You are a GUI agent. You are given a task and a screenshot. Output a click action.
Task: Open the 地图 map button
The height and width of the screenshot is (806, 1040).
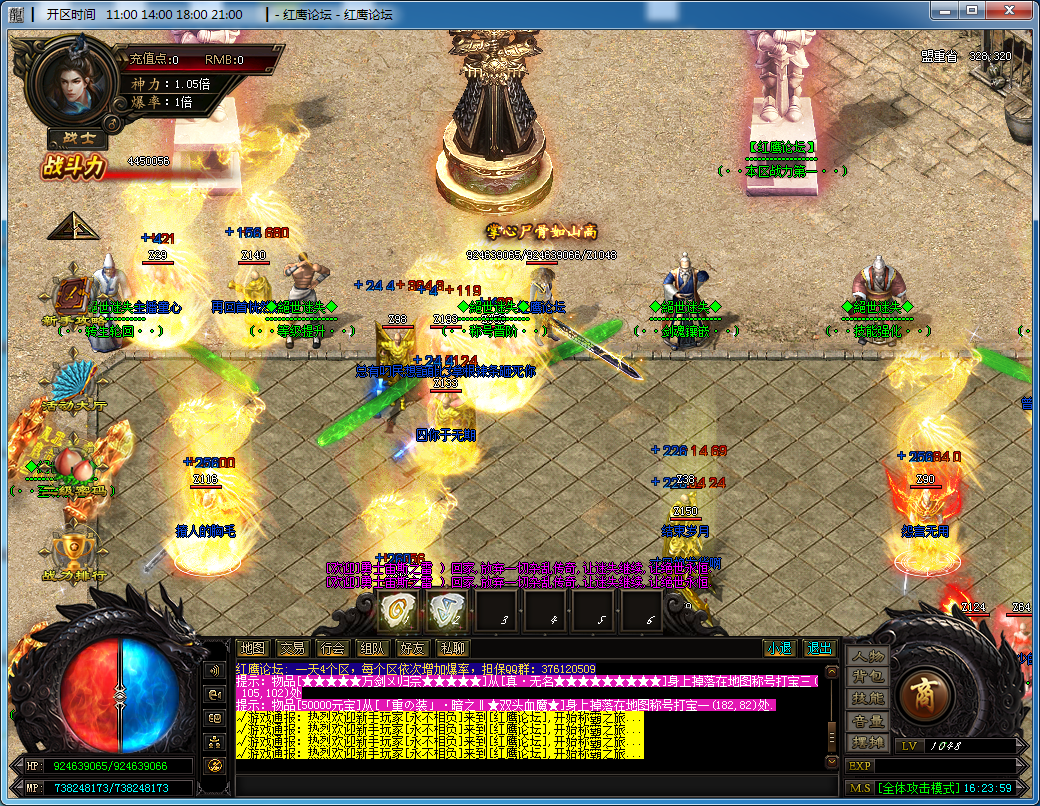254,648
